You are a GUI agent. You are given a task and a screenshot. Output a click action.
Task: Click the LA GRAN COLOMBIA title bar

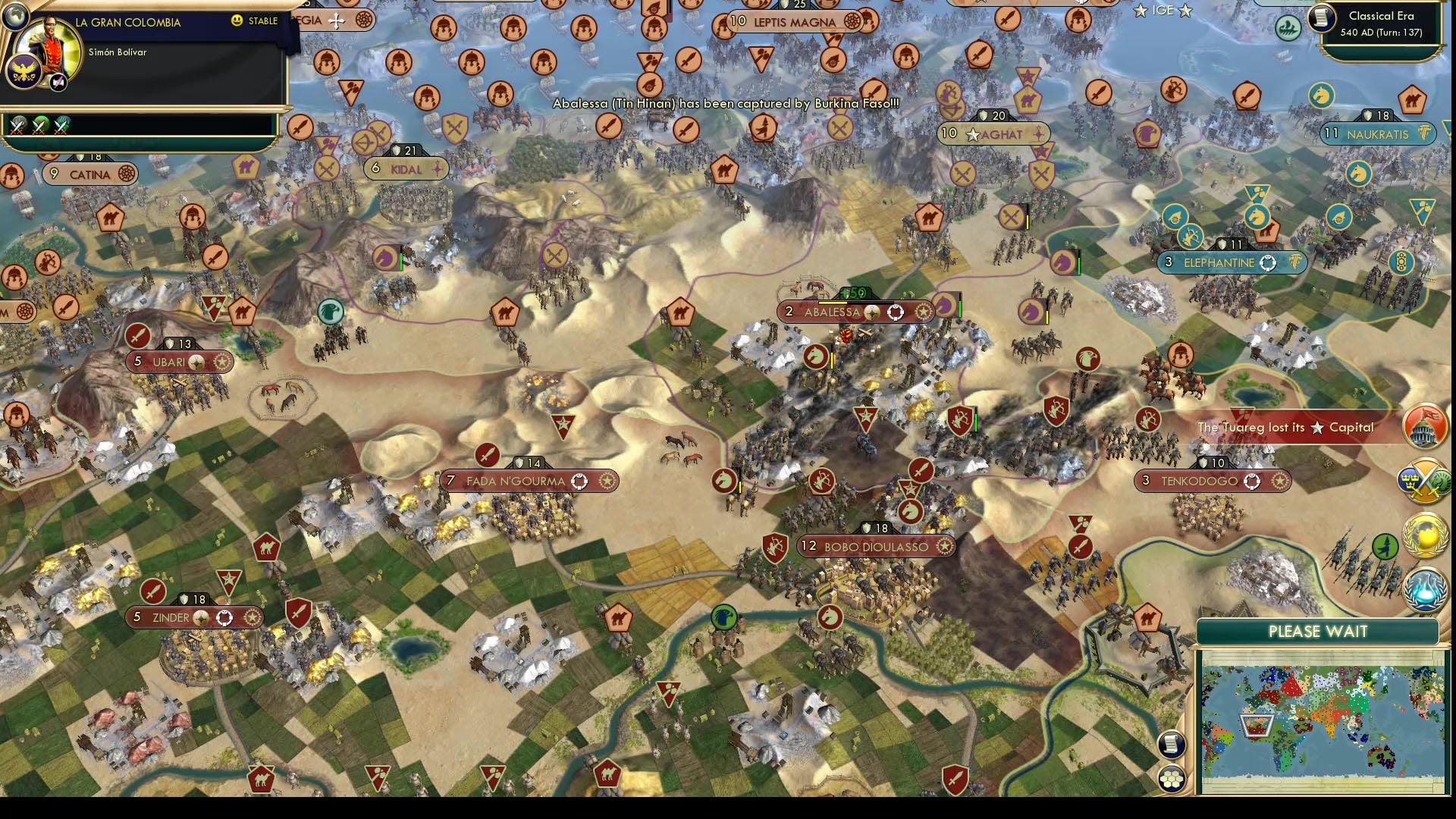pyautogui.click(x=127, y=22)
